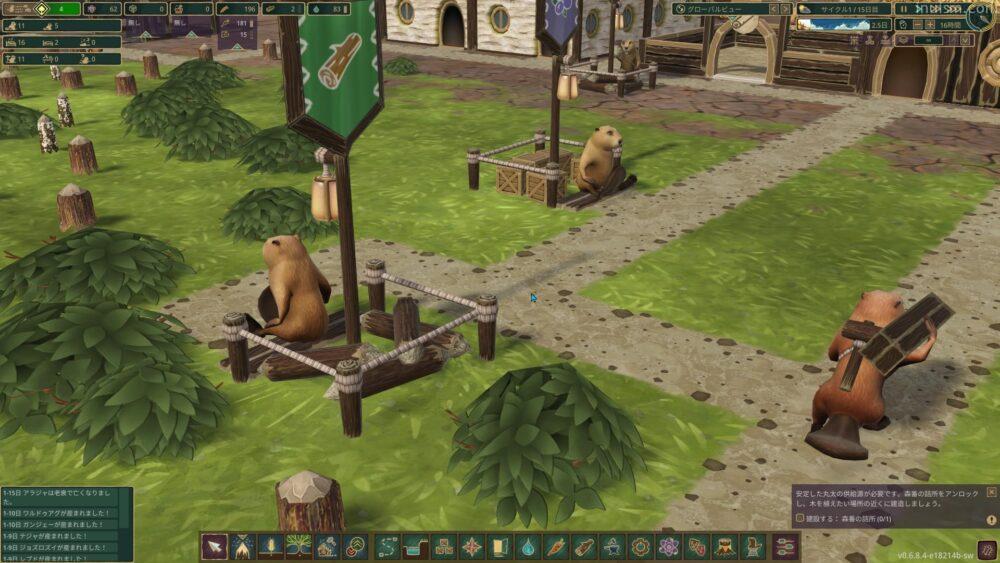Viewport: 1000px width, 563px height.
Task: Open the carrot food building category
Action: pos(556,546)
